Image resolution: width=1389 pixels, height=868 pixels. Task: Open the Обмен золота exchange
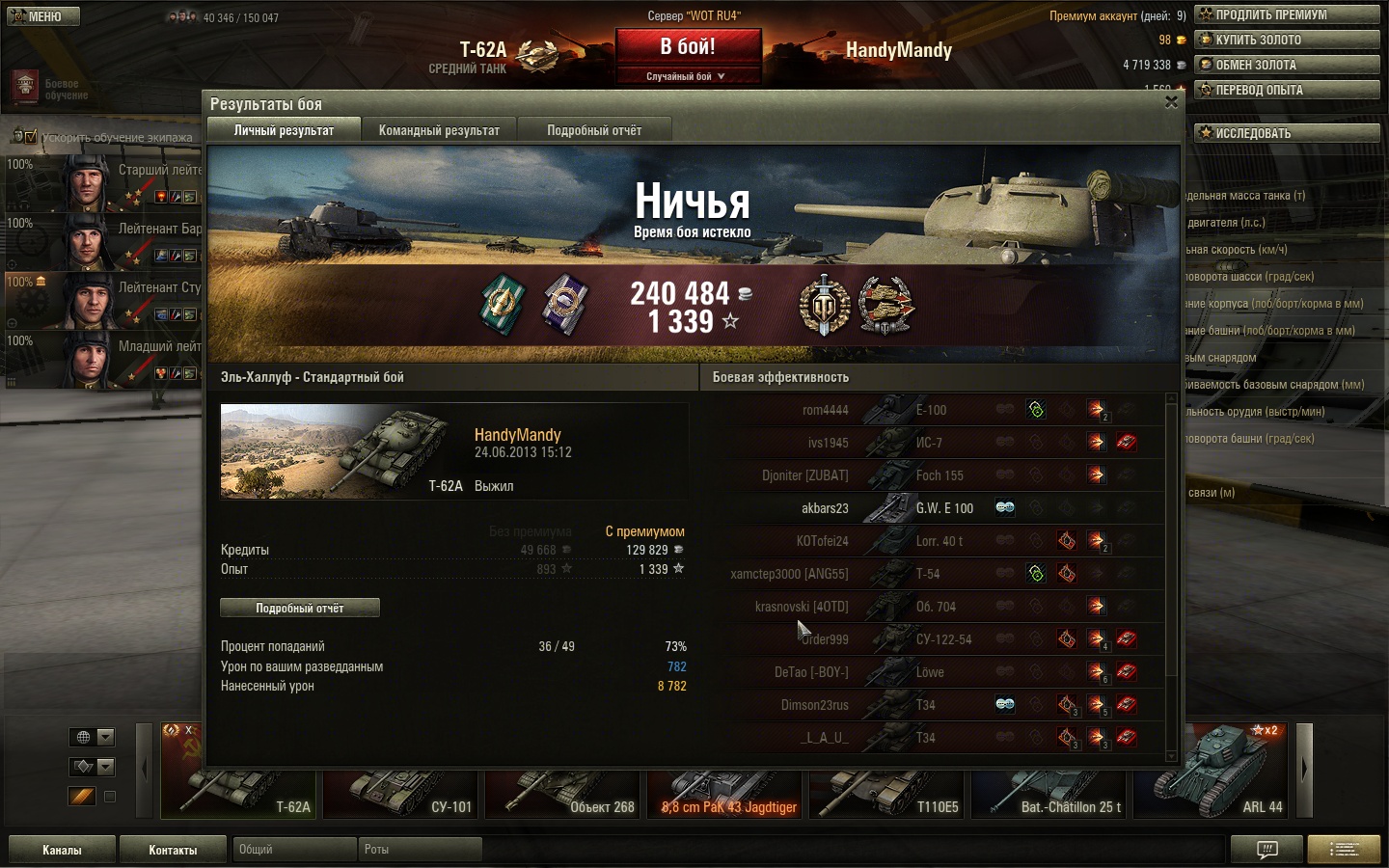[1287, 65]
